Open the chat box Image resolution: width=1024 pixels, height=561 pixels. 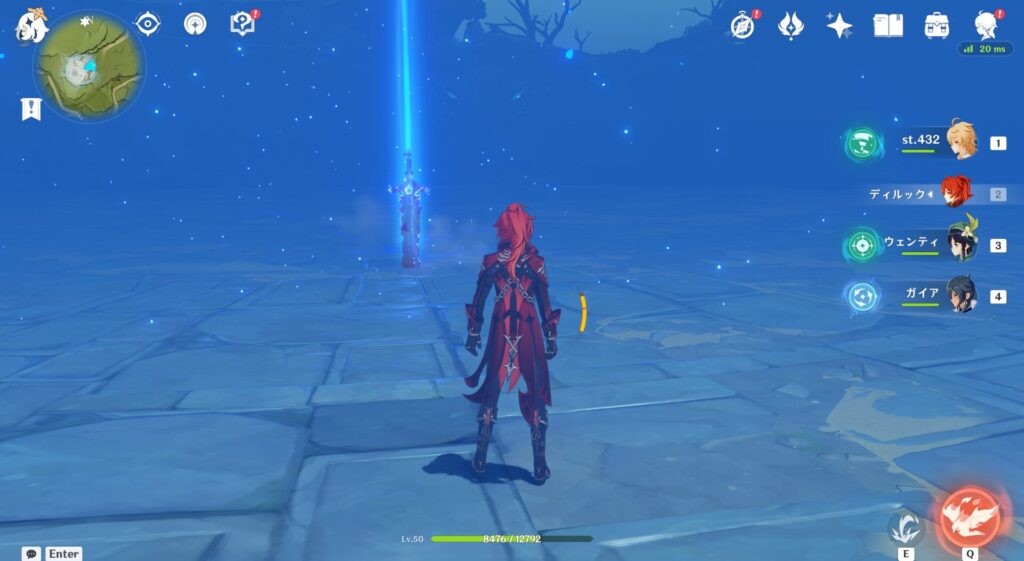point(32,553)
